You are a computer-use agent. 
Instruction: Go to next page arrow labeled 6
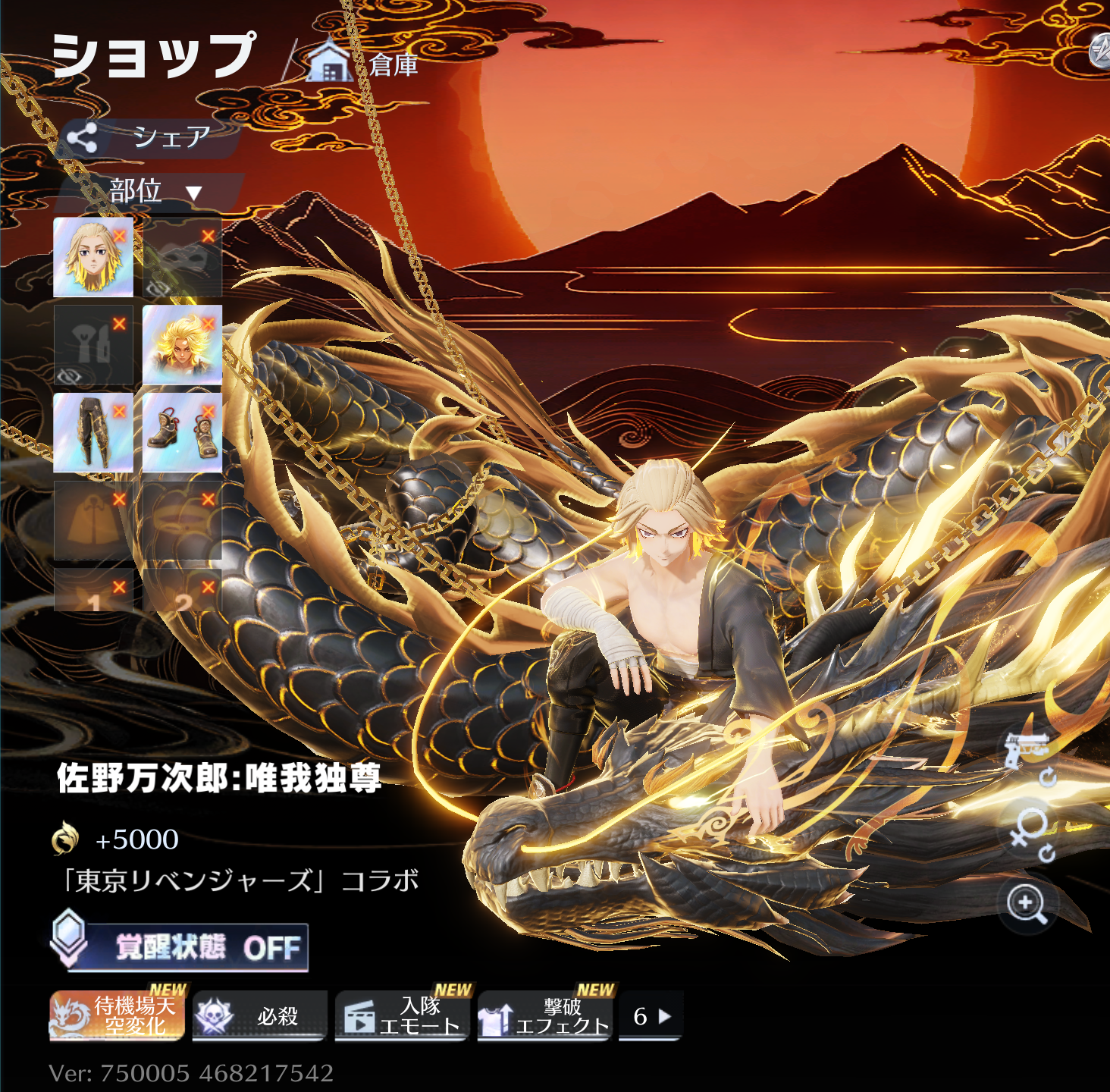651,1015
